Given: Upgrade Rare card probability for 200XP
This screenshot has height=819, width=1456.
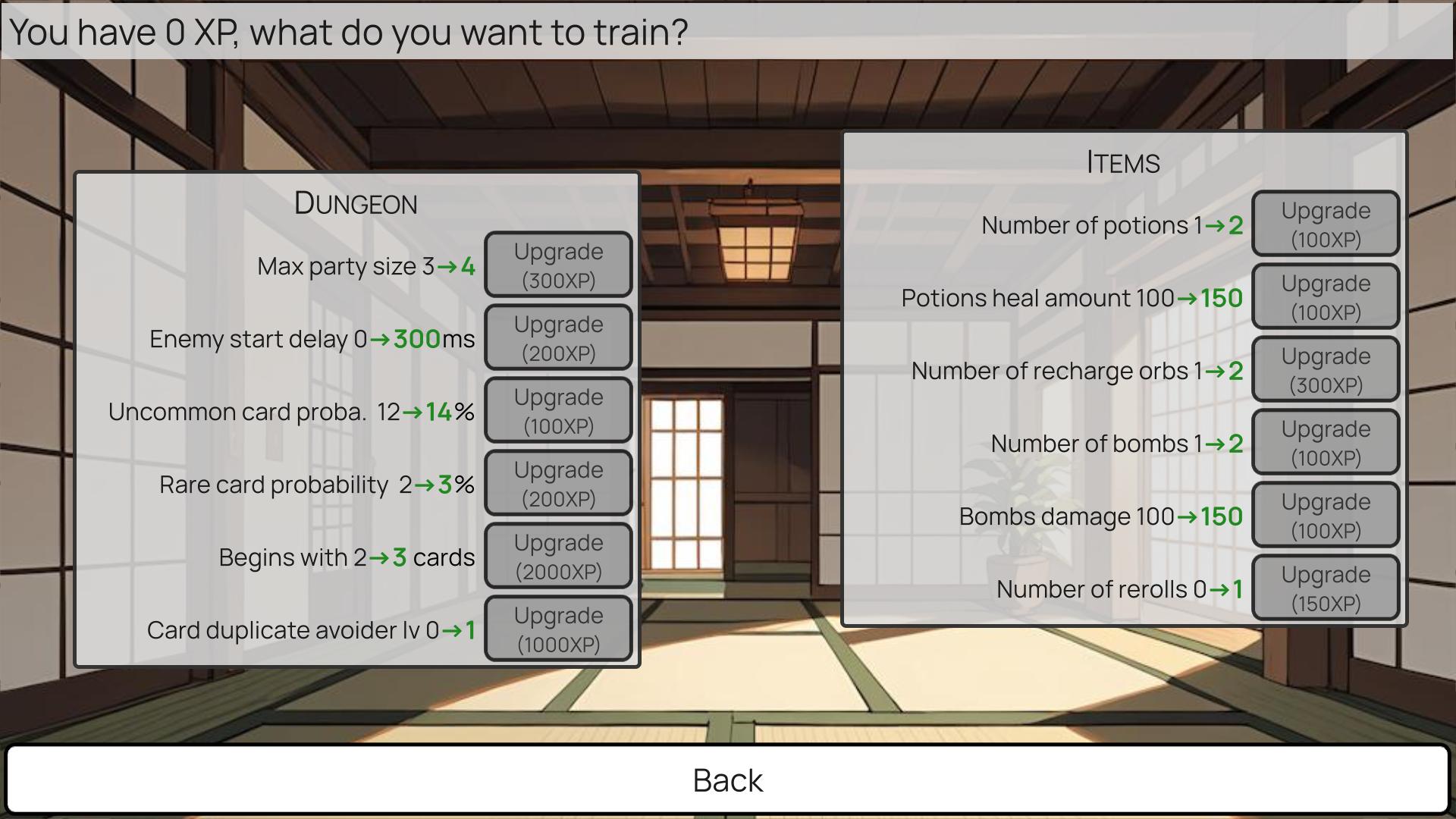Looking at the screenshot, I should 558,482.
